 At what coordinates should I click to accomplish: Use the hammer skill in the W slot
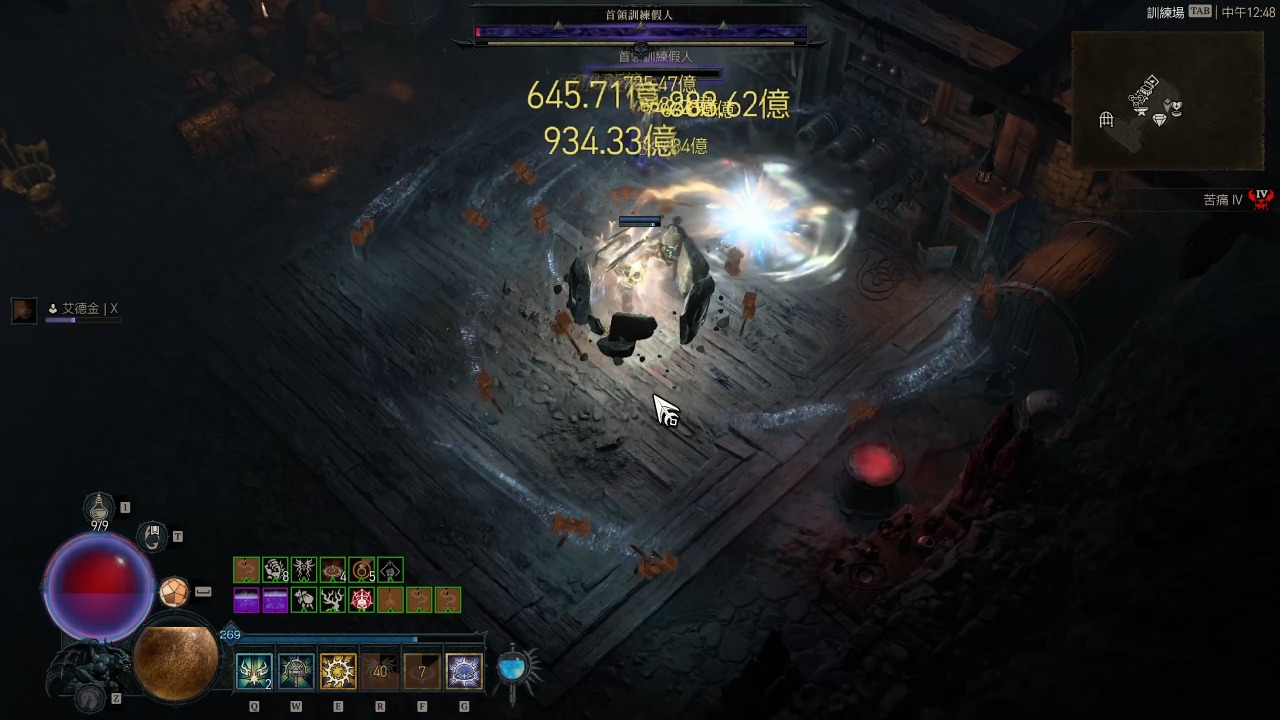pos(296,671)
